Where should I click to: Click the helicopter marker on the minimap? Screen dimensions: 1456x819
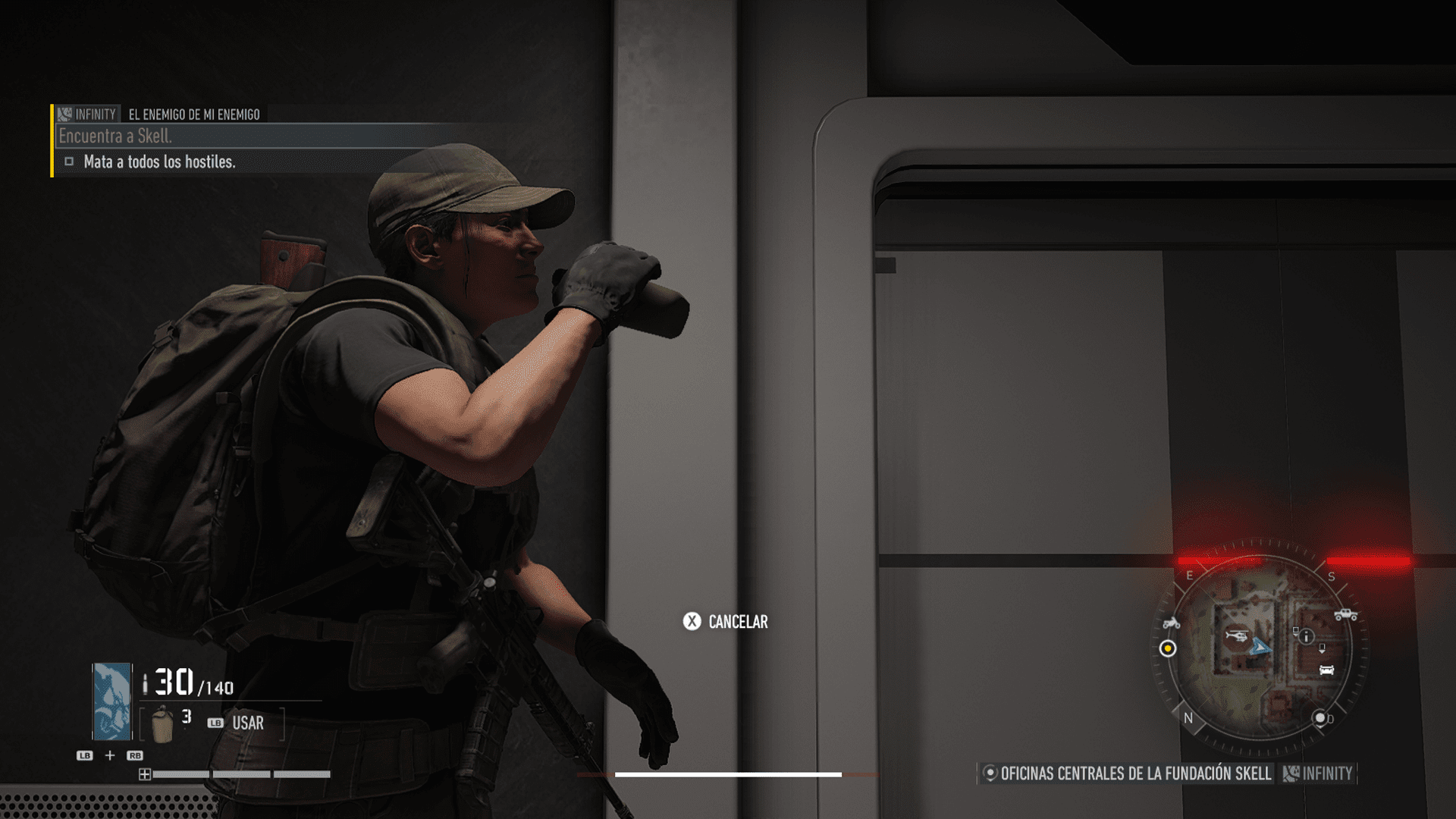point(1237,635)
